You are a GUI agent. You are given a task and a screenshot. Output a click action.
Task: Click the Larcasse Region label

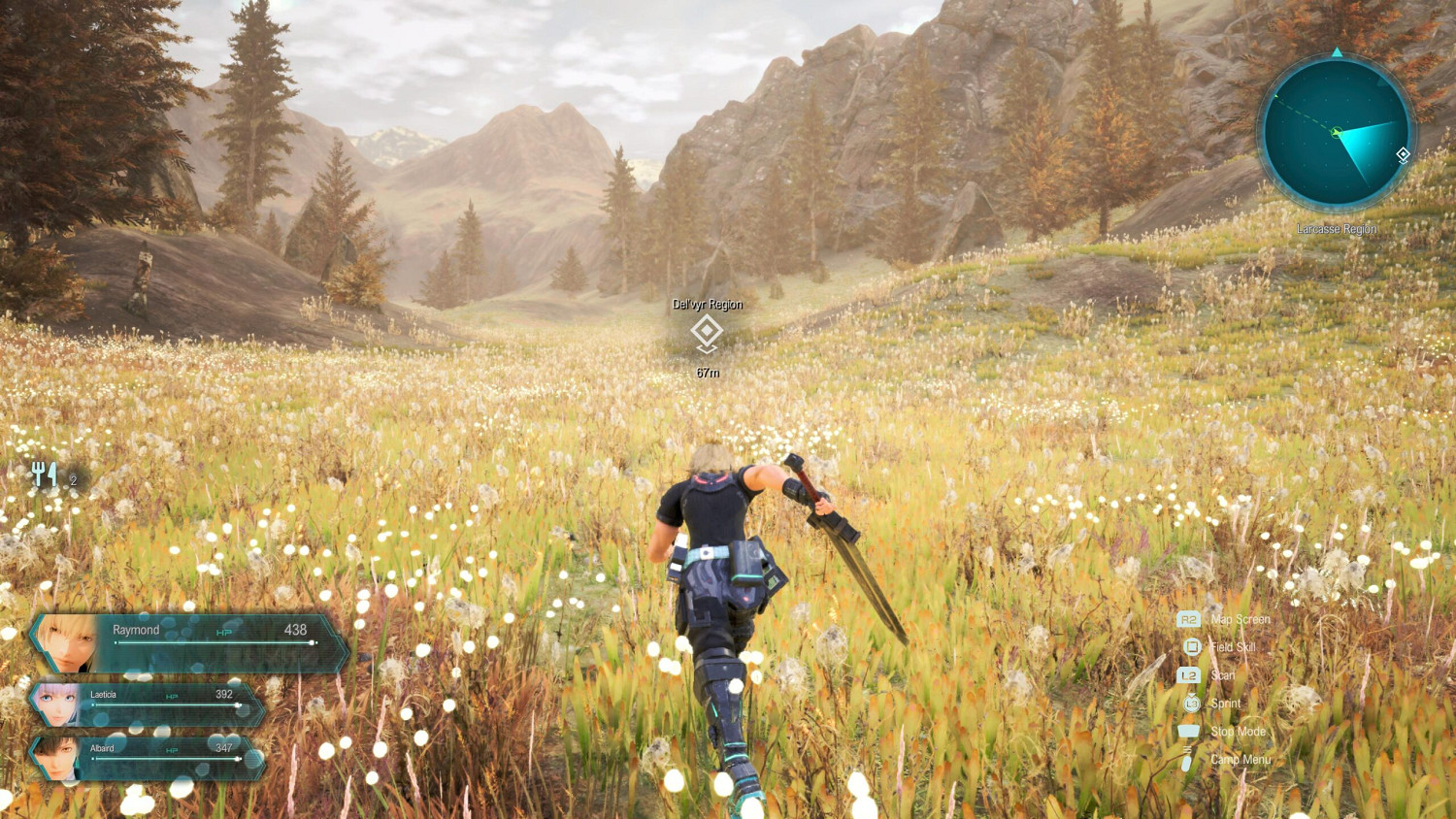pyautogui.click(x=1338, y=228)
